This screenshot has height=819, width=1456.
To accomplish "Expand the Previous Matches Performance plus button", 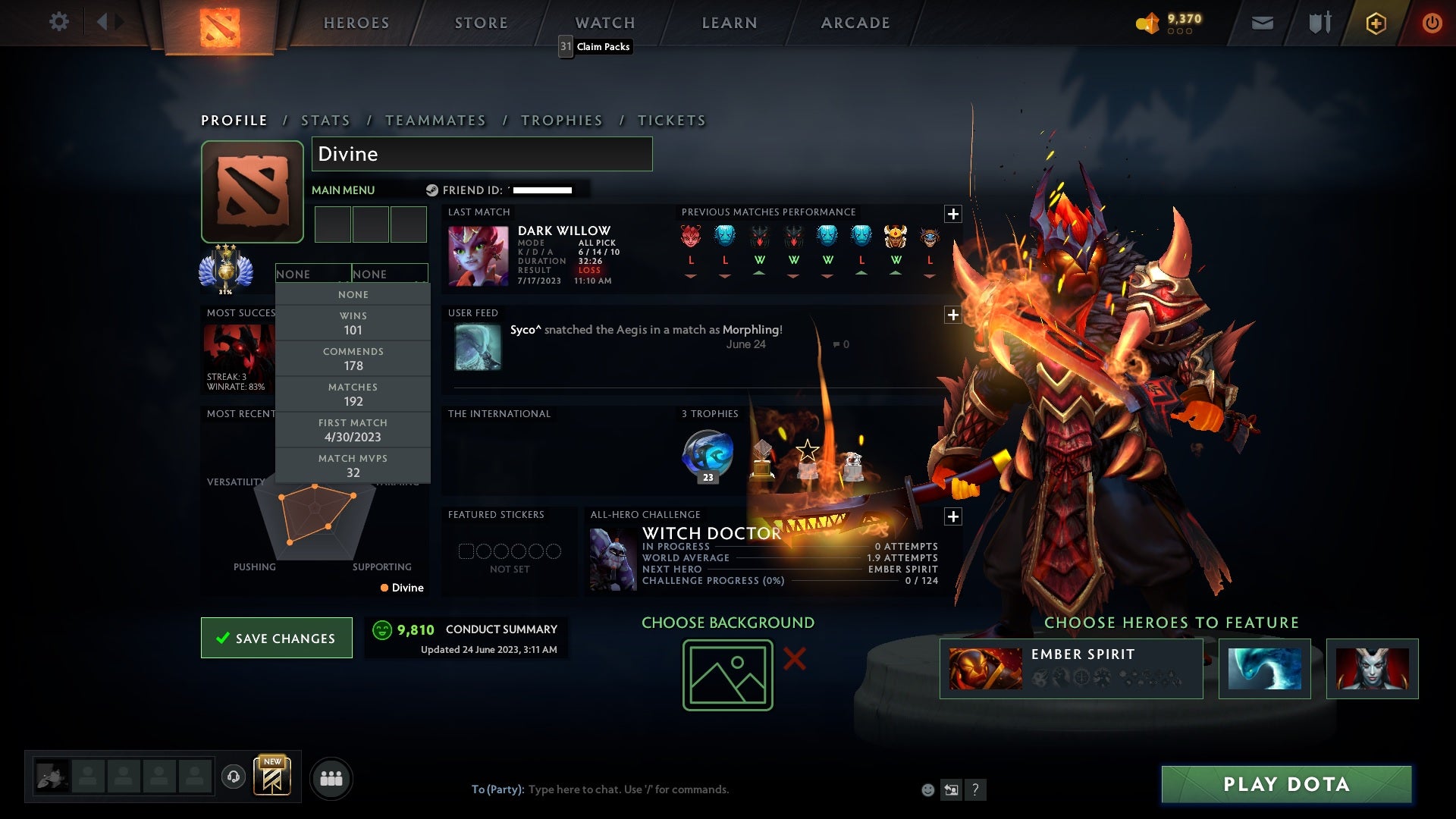I will tap(953, 214).
